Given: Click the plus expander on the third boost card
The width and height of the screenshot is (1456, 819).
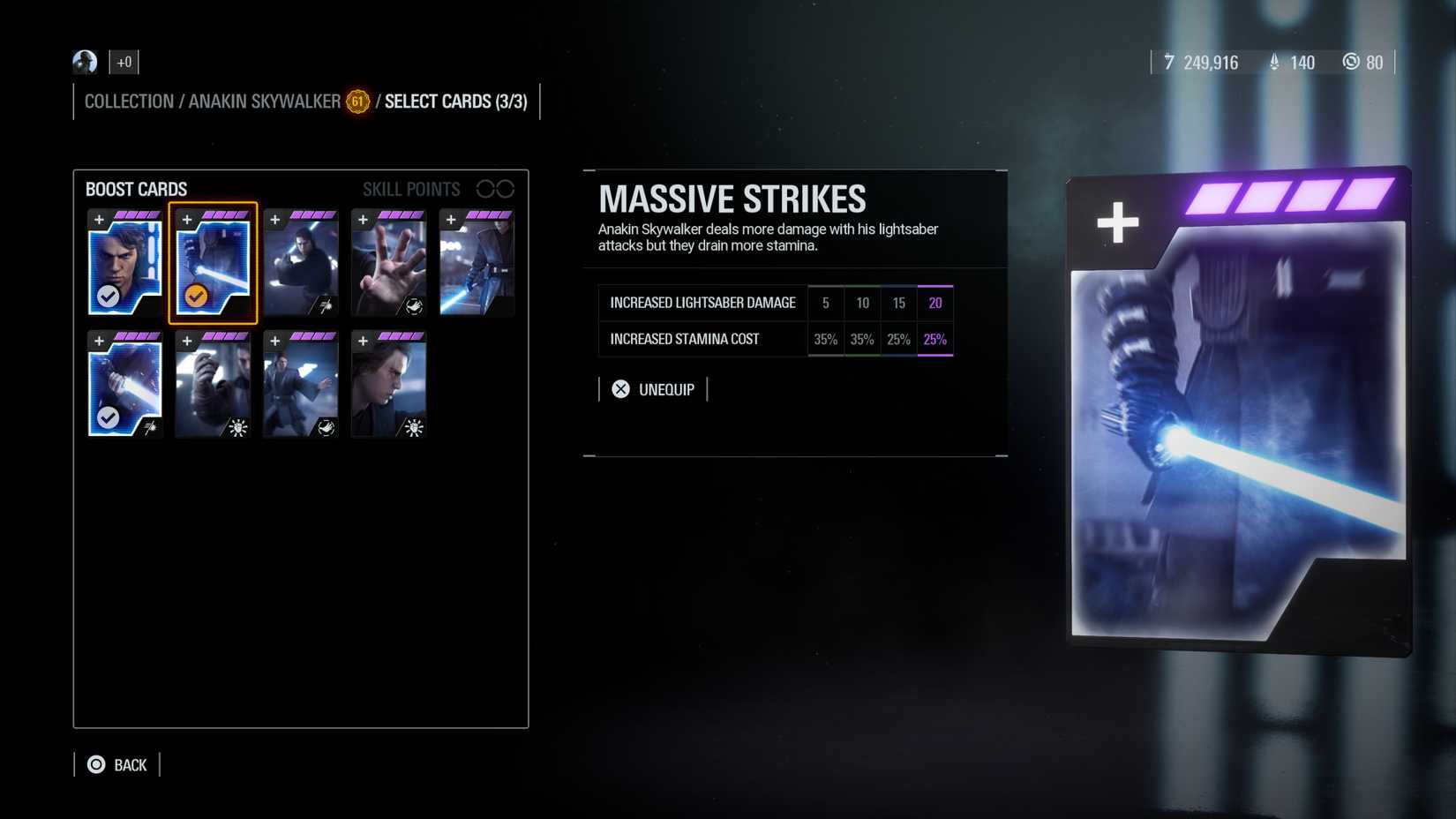Looking at the screenshot, I should [x=274, y=220].
